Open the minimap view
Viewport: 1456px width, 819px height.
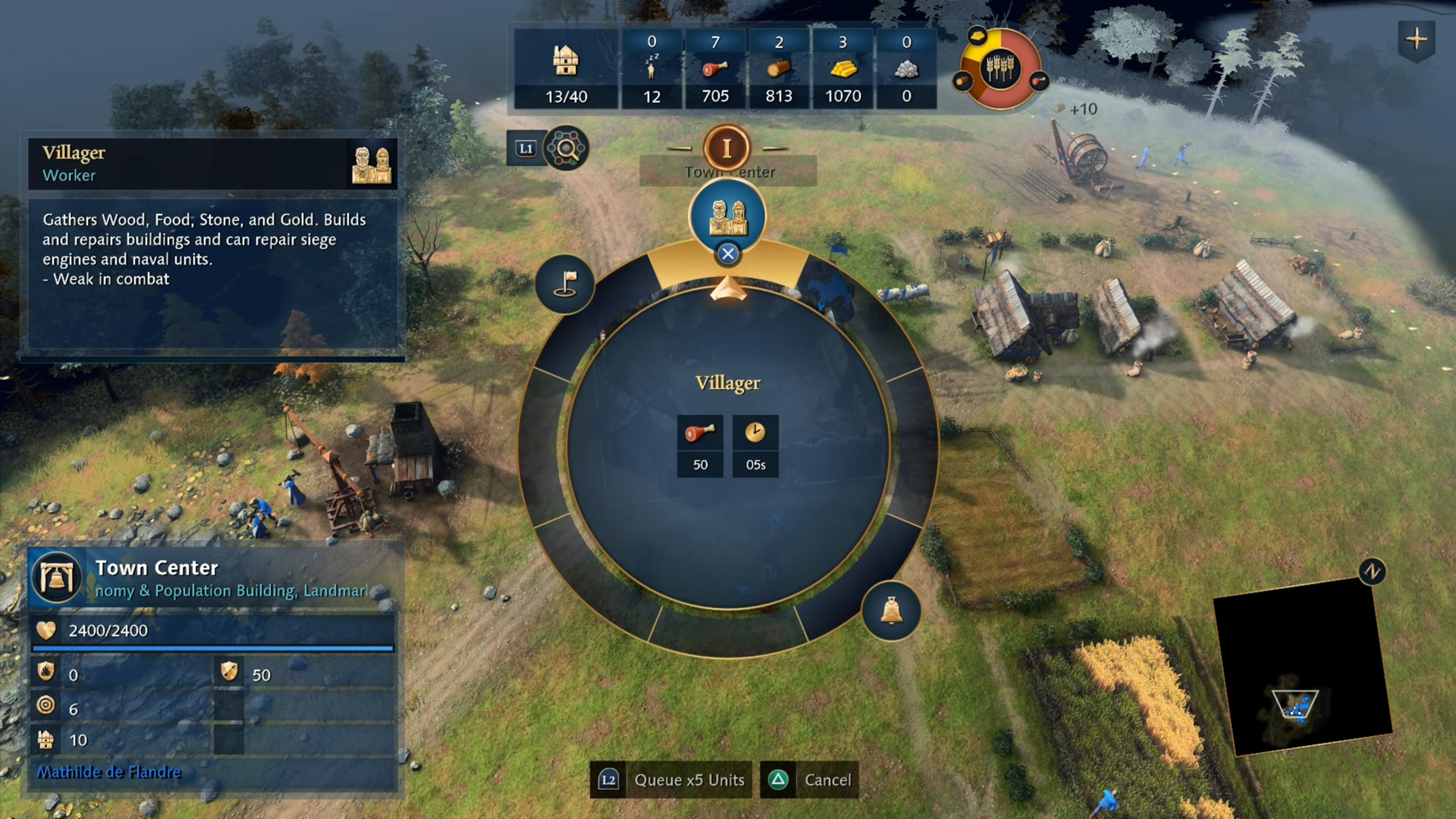tap(1302, 667)
